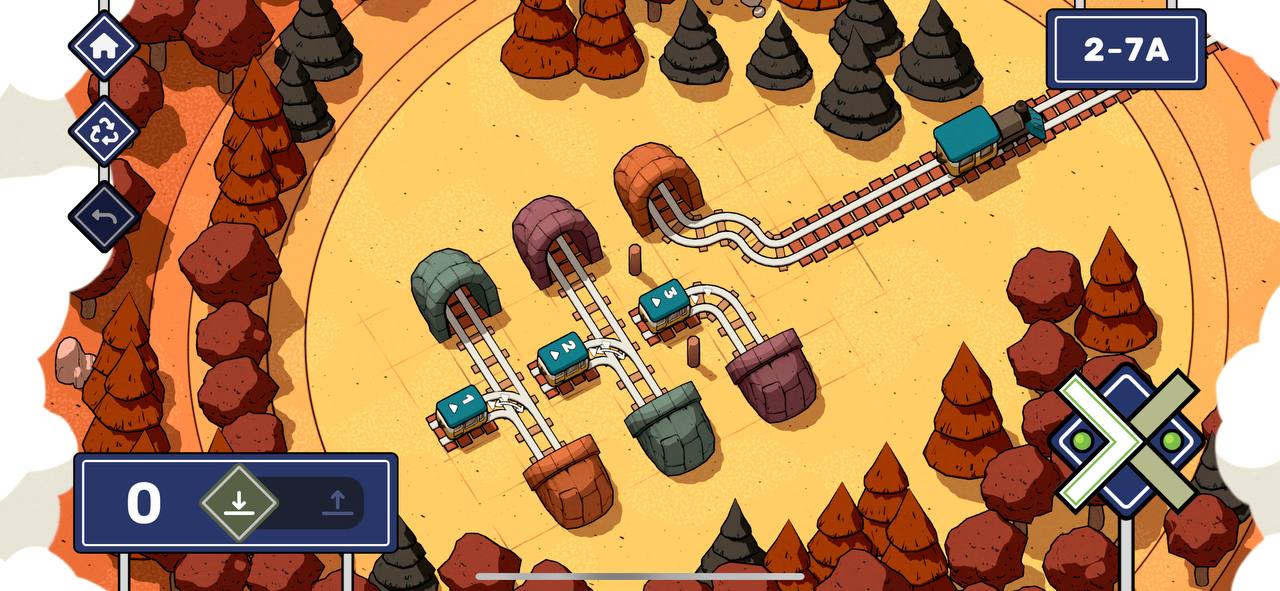Open the 2-7A level sign

(x=1125, y=49)
